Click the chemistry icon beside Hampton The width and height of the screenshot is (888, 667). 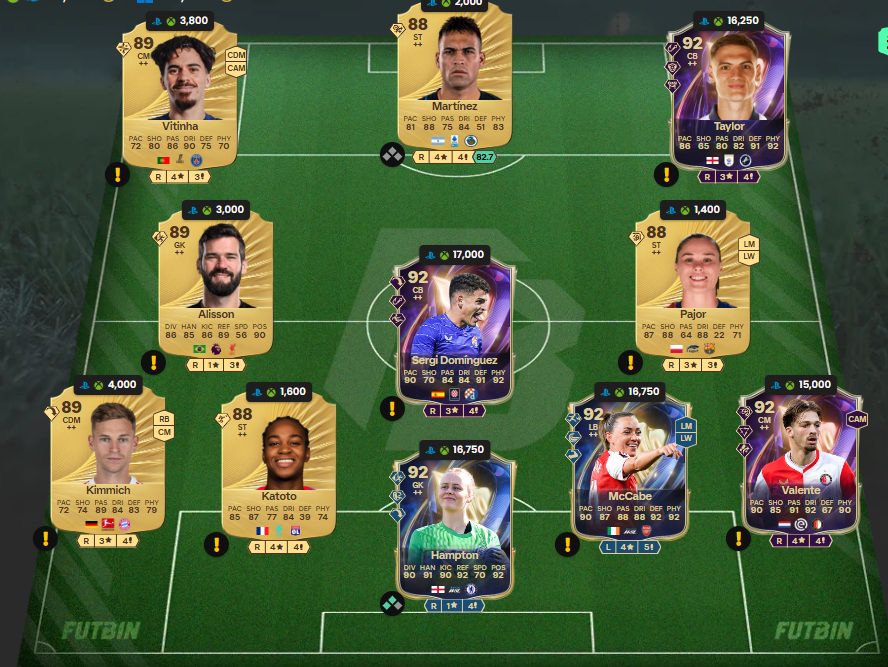click(x=392, y=603)
